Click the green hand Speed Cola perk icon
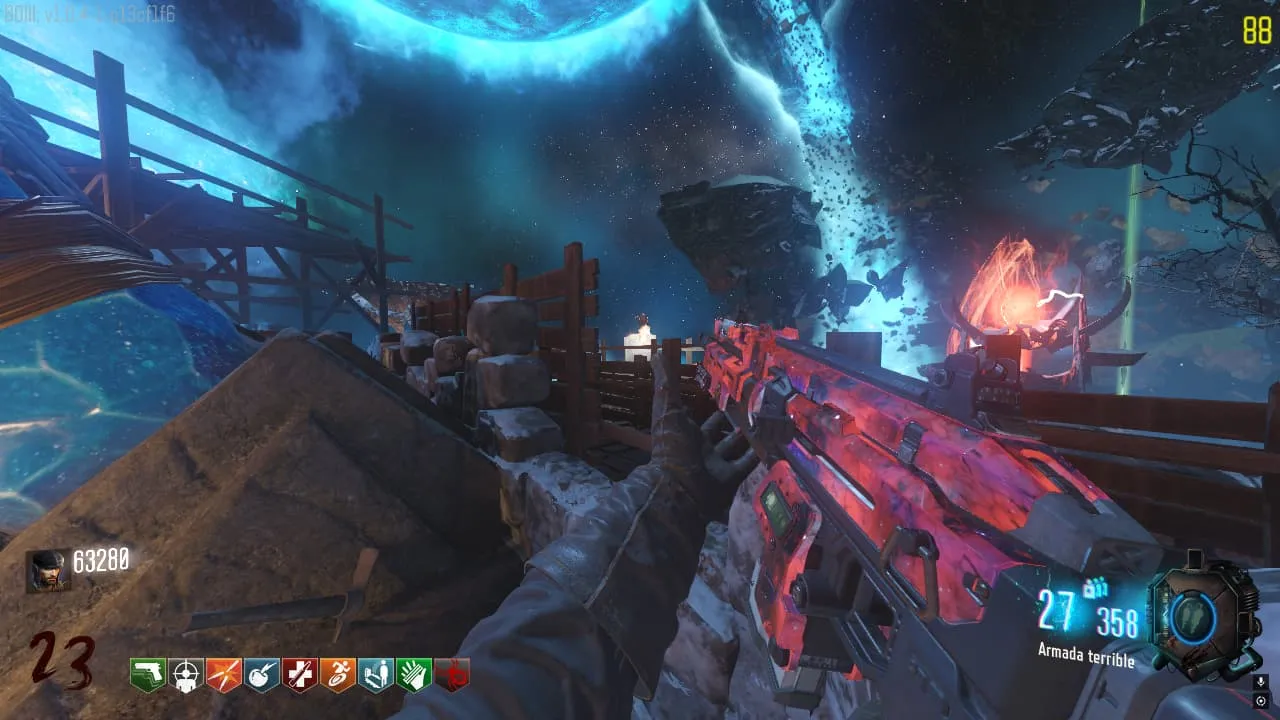The height and width of the screenshot is (720, 1280). (414, 675)
